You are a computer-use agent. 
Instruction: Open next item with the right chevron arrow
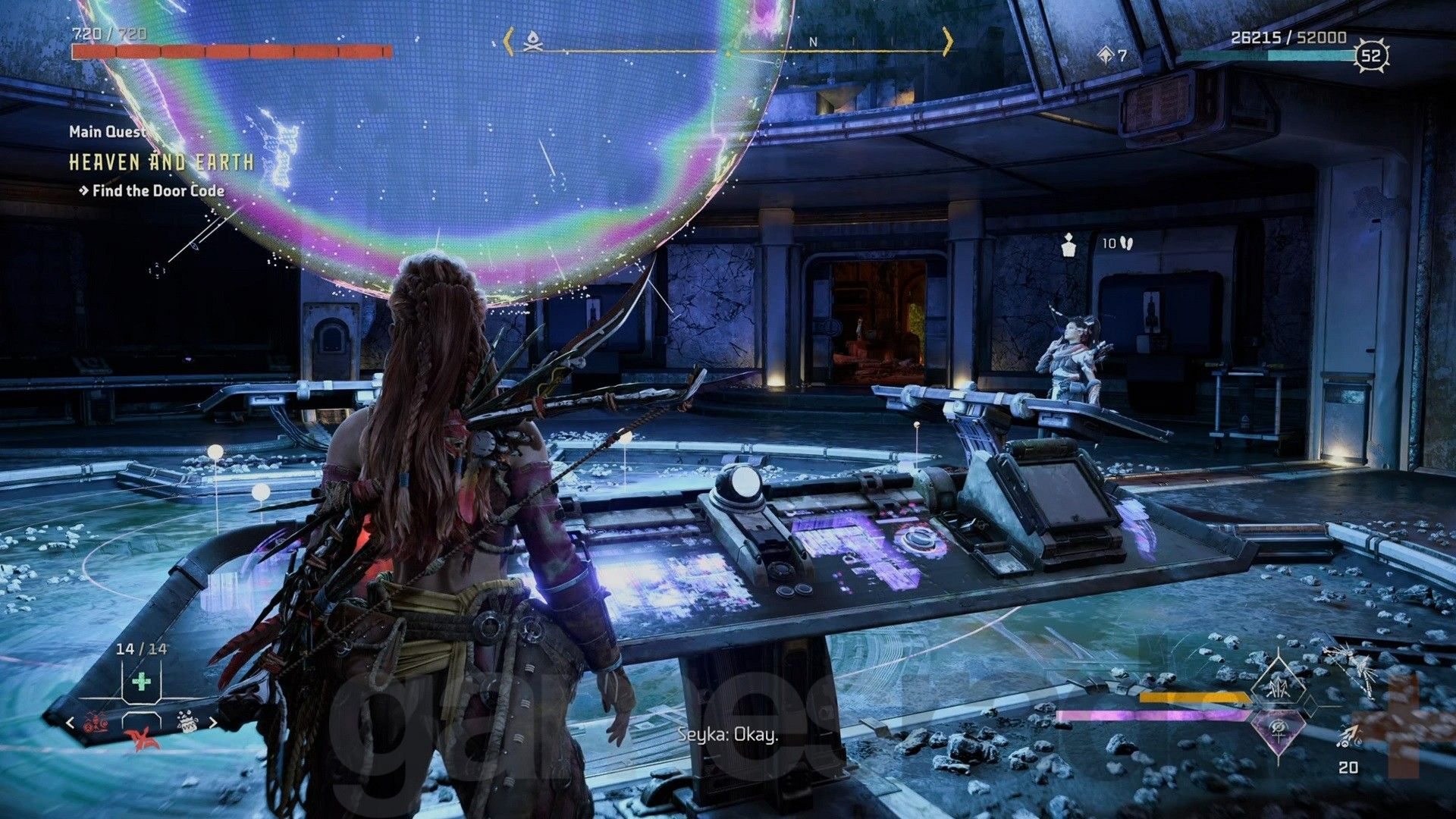pos(213,723)
